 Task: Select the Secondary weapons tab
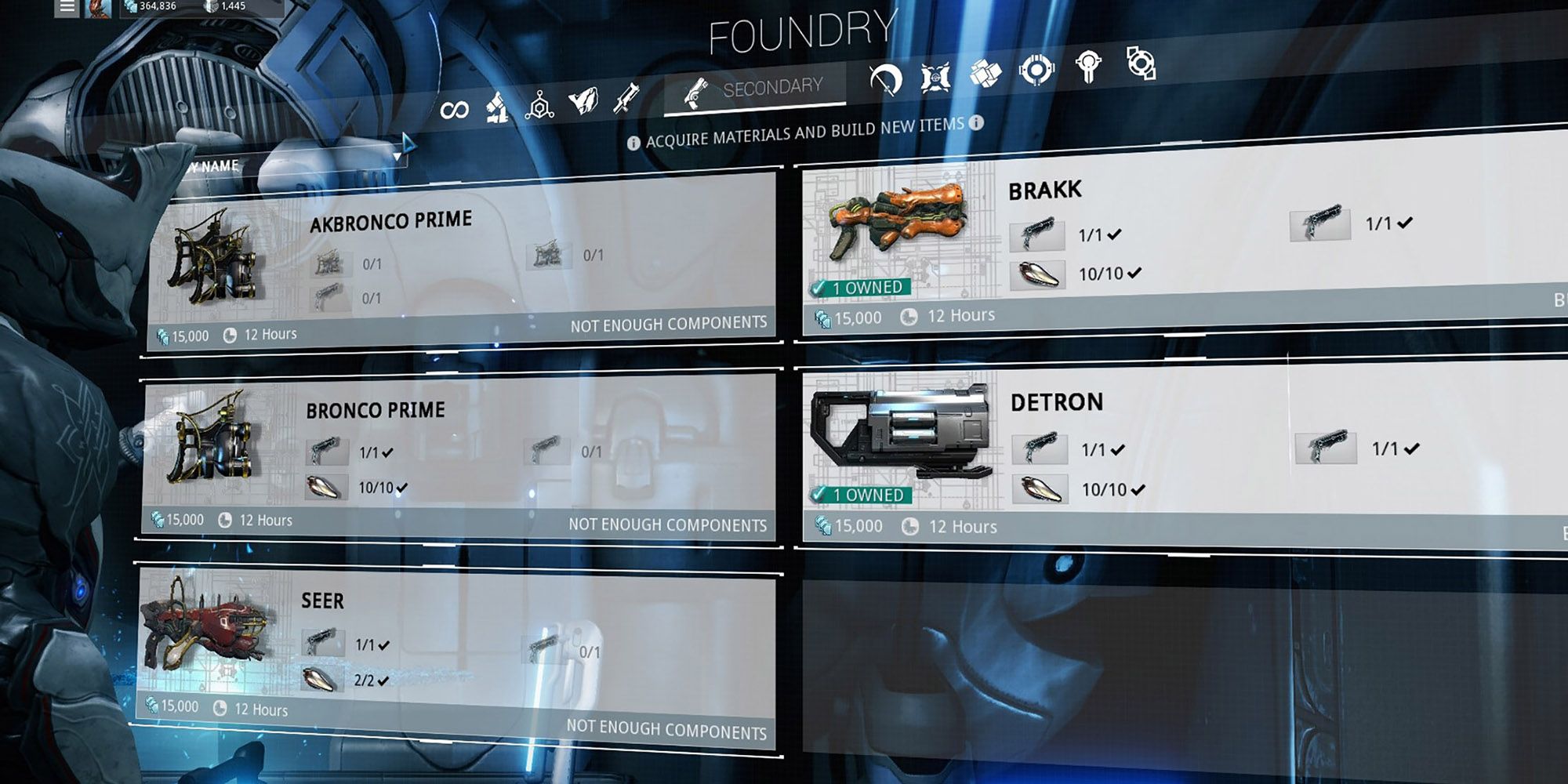coord(754,89)
